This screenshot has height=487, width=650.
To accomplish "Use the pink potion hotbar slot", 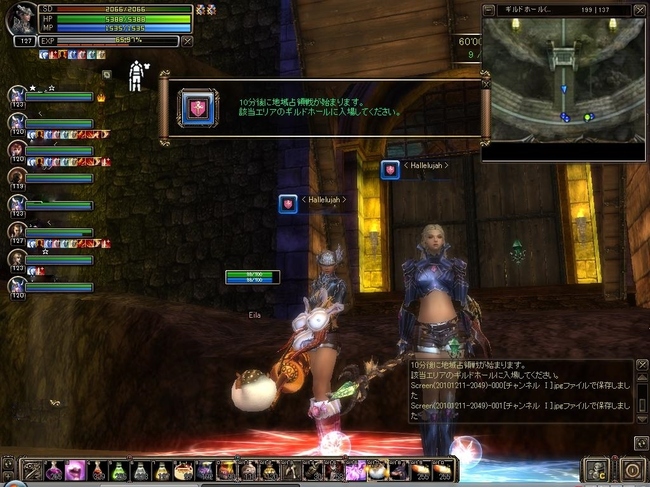I will (x=76, y=470).
